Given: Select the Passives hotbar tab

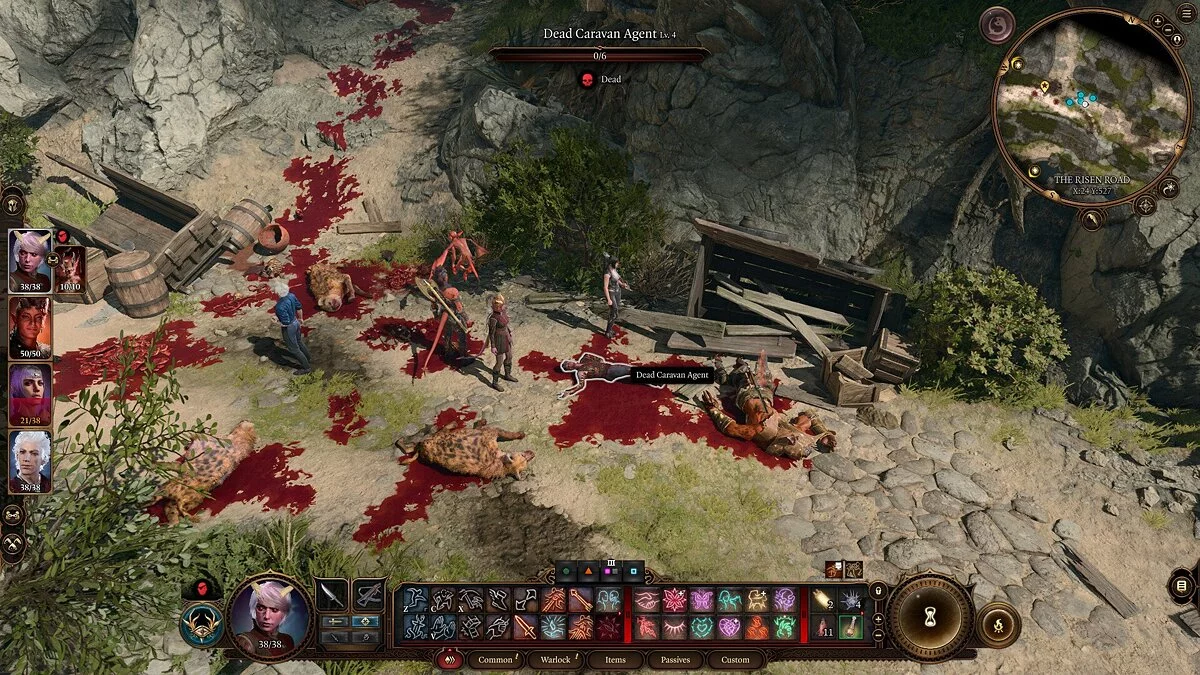Looking at the screenshot, I should (674, 660).
